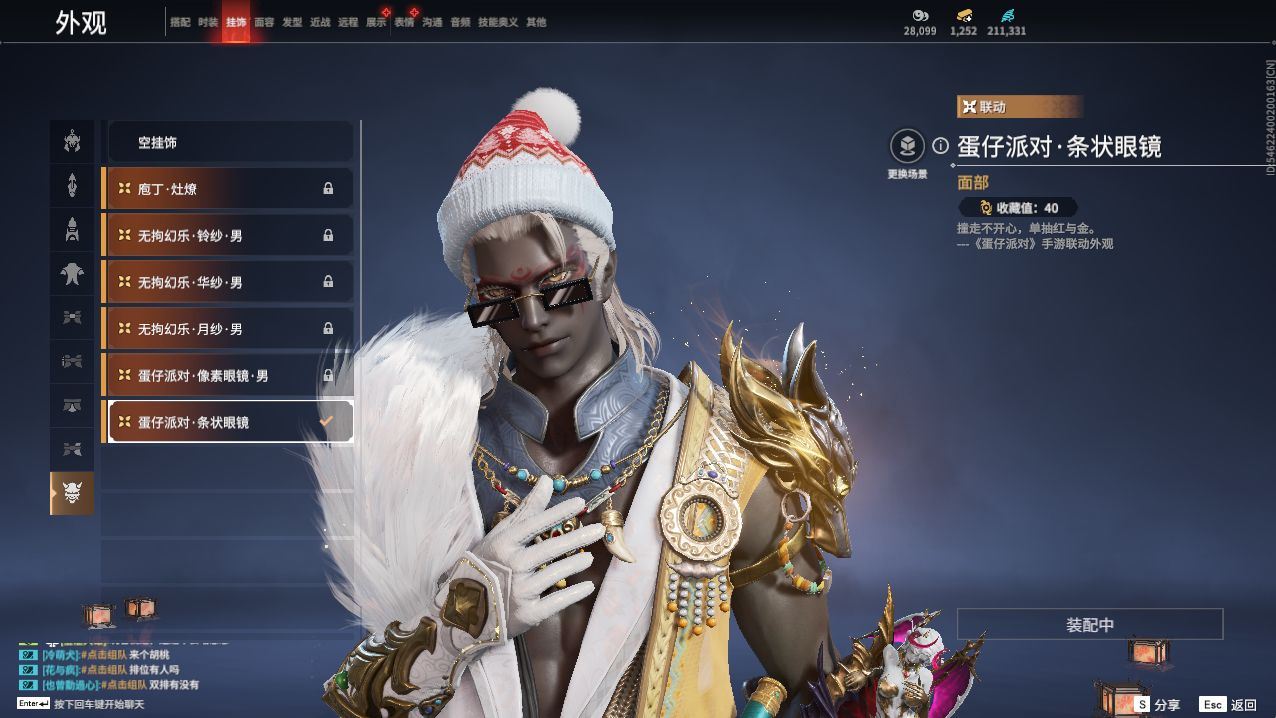Click the 装配中 equip button
Viewport: 1276px width, 718px height.
coord(1090,625)
